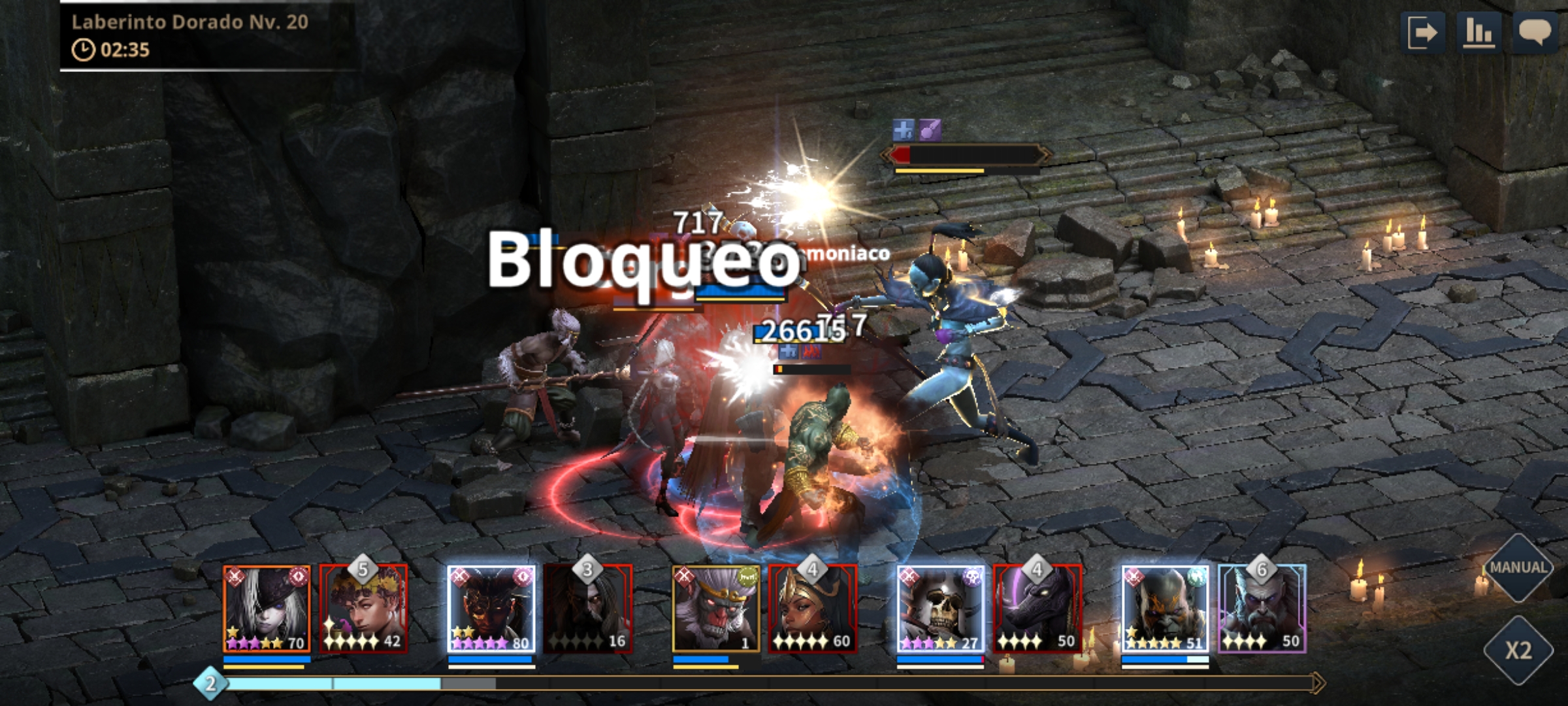1568x706 pixels.
Task: Select the white-bearded level 50 hero portrait
Action: [1262, 609]
